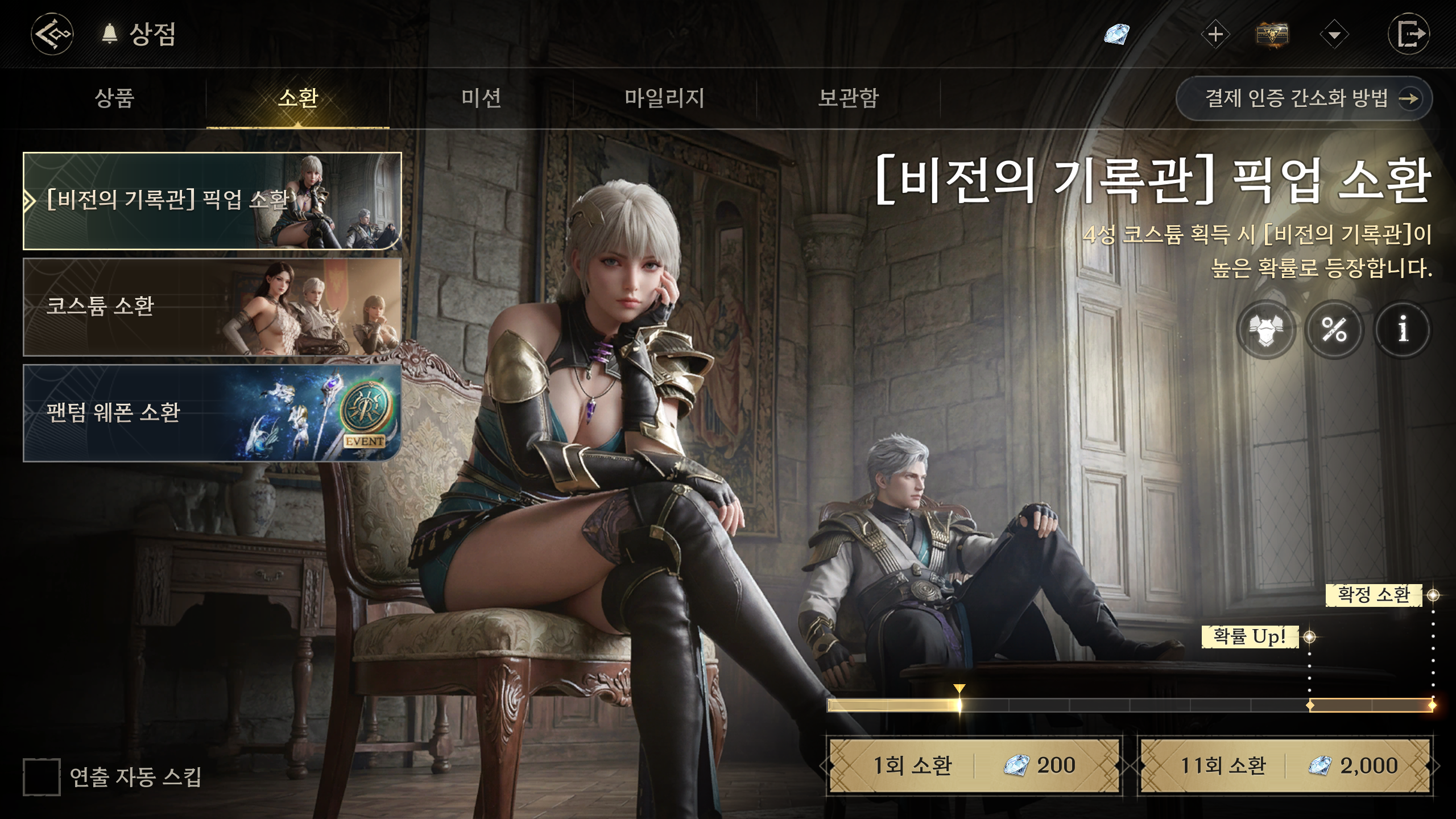This screenshot has width=1456, height=819.
Task: Open the treasure chest icon in header
Action: (x=1272, y=35)
